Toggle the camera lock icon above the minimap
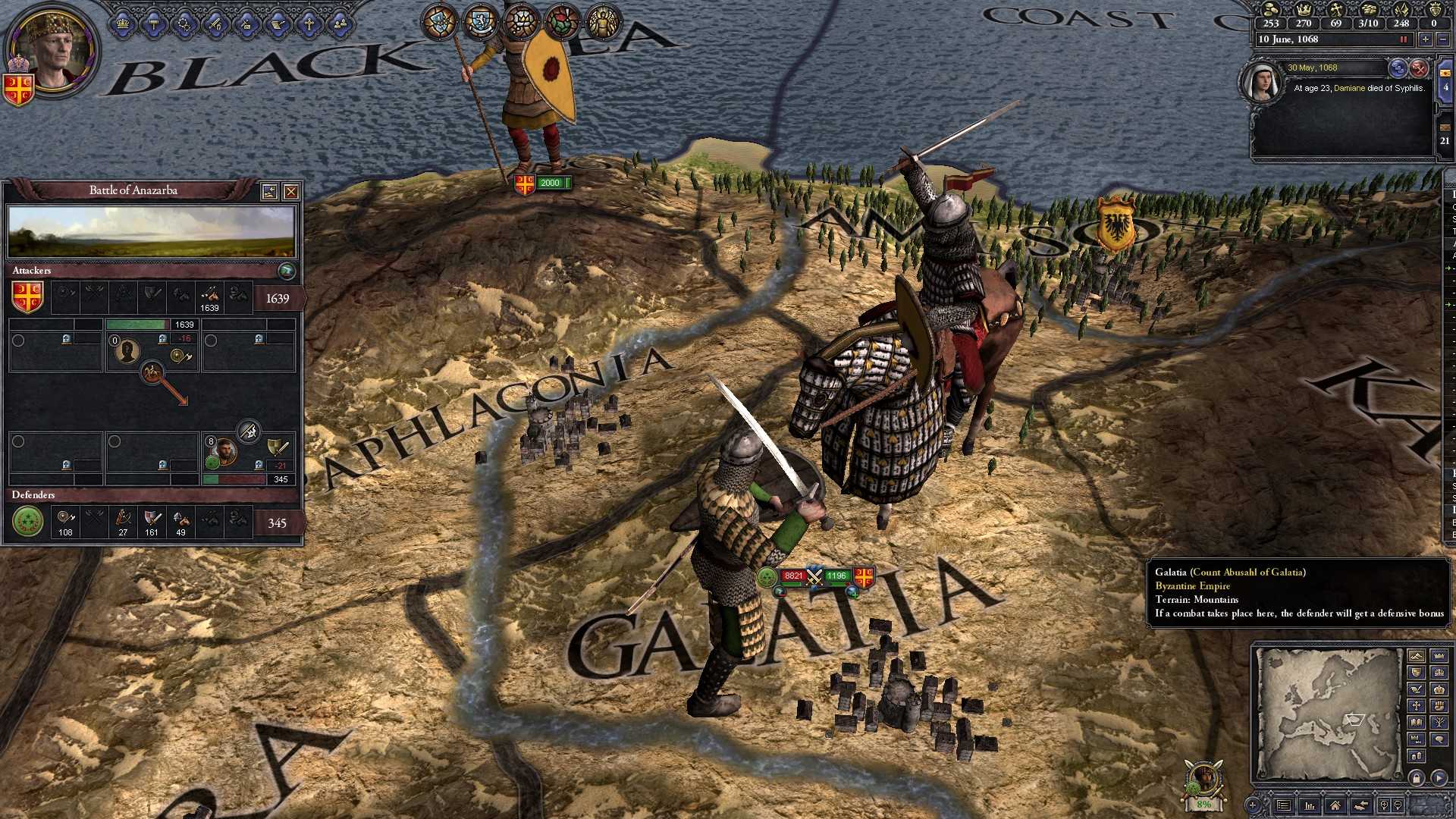1456x819 pixels. 1417,779
